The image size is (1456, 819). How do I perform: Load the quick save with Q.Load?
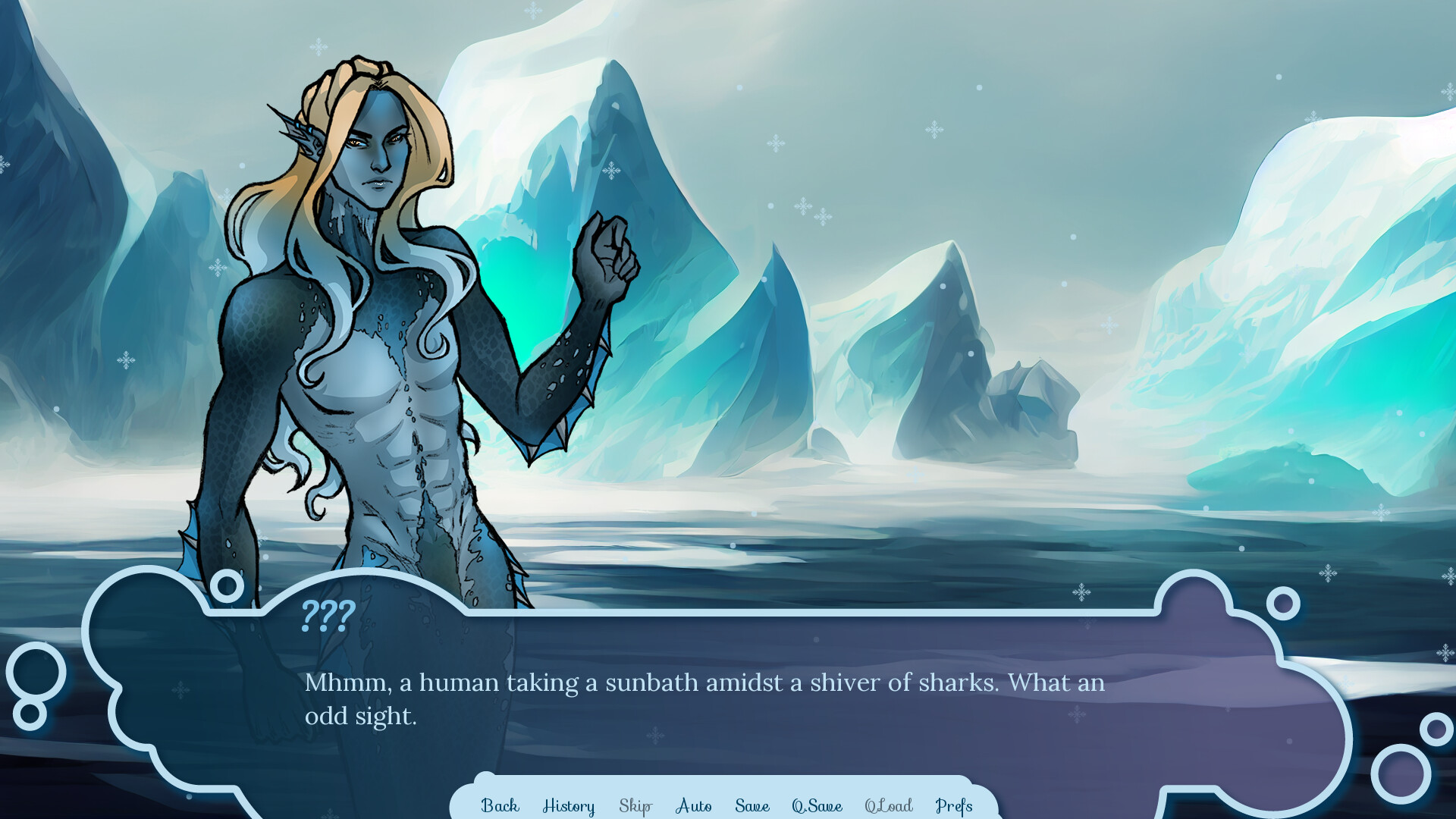tap(890, 806)
